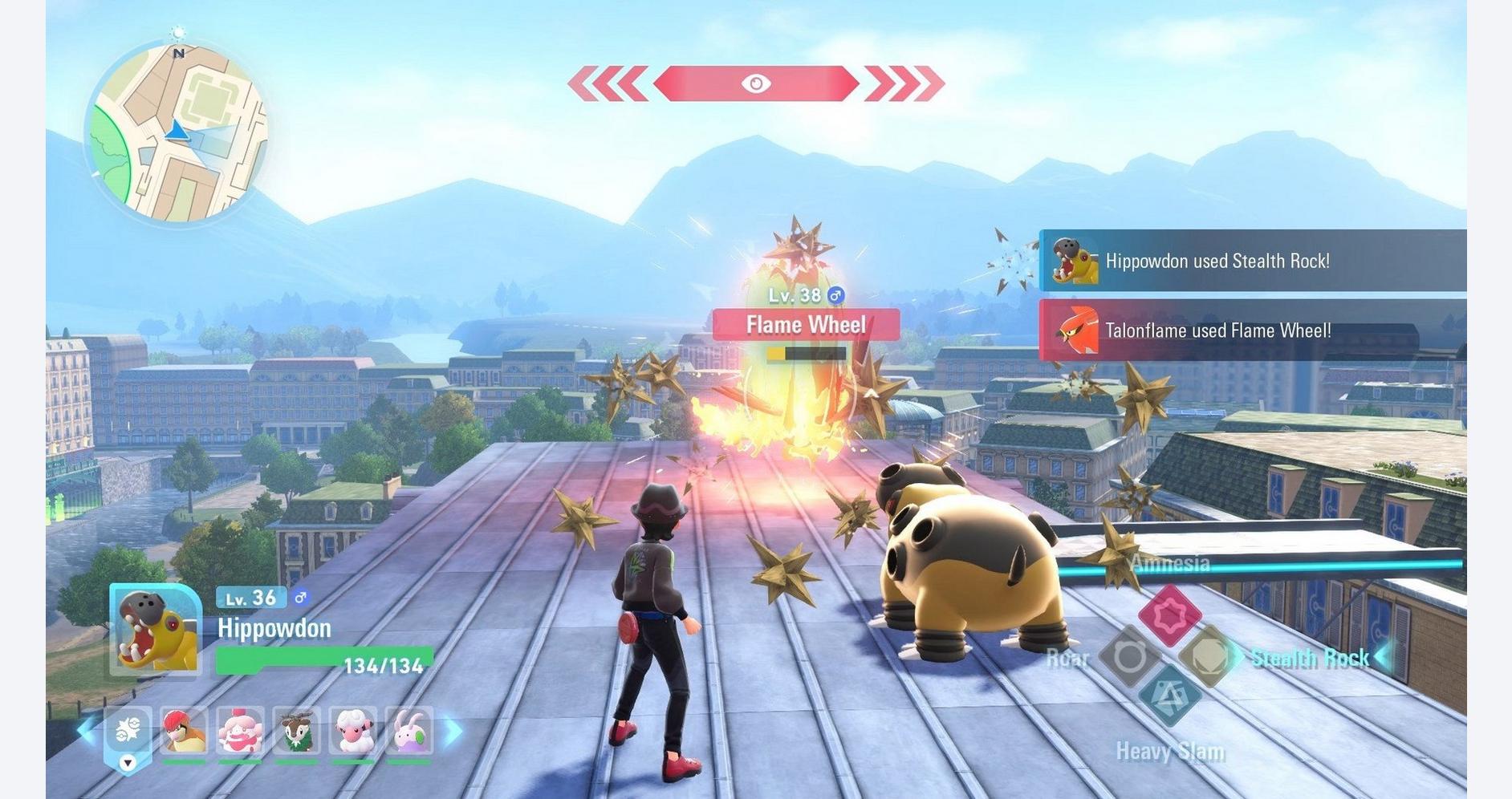The height and width of the screenshot is (799, 1512).
Task: Click Hippowdon's active portrait
Action: click(x=156, y=631)
